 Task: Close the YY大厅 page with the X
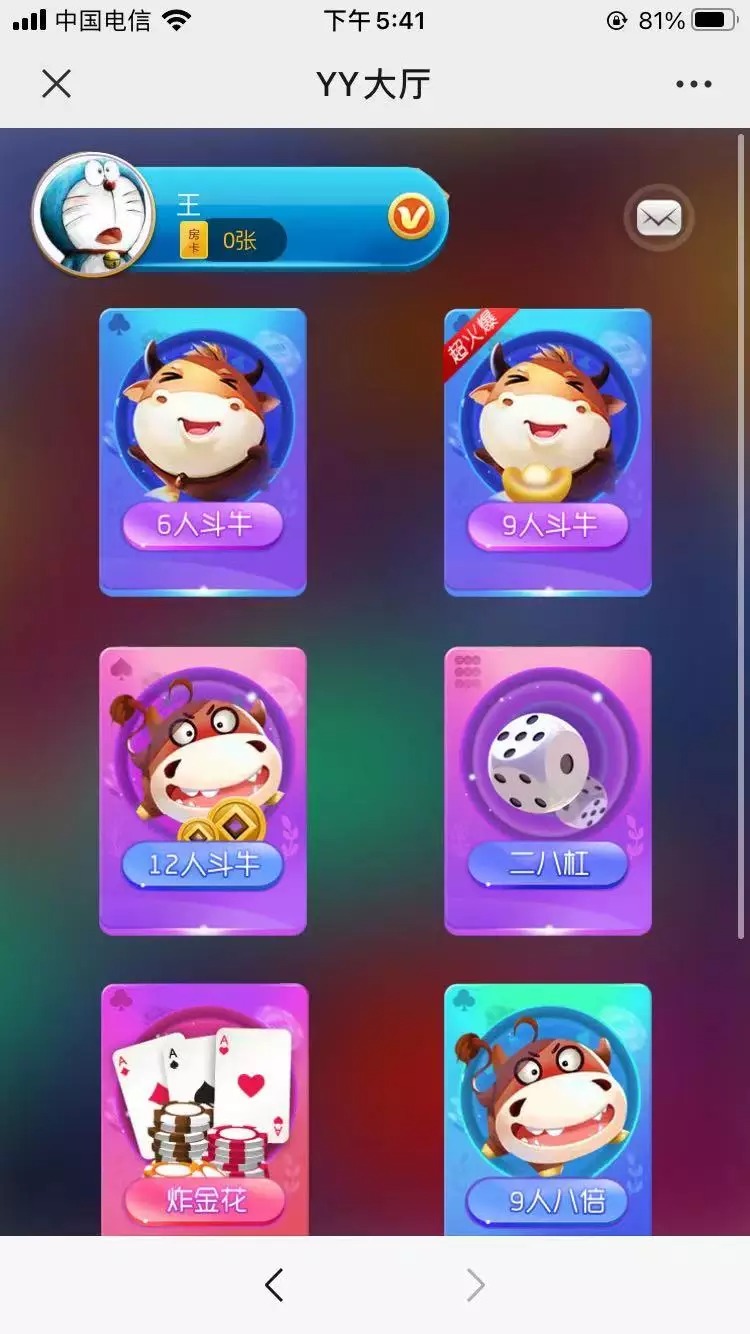click(x=57, y=84)
